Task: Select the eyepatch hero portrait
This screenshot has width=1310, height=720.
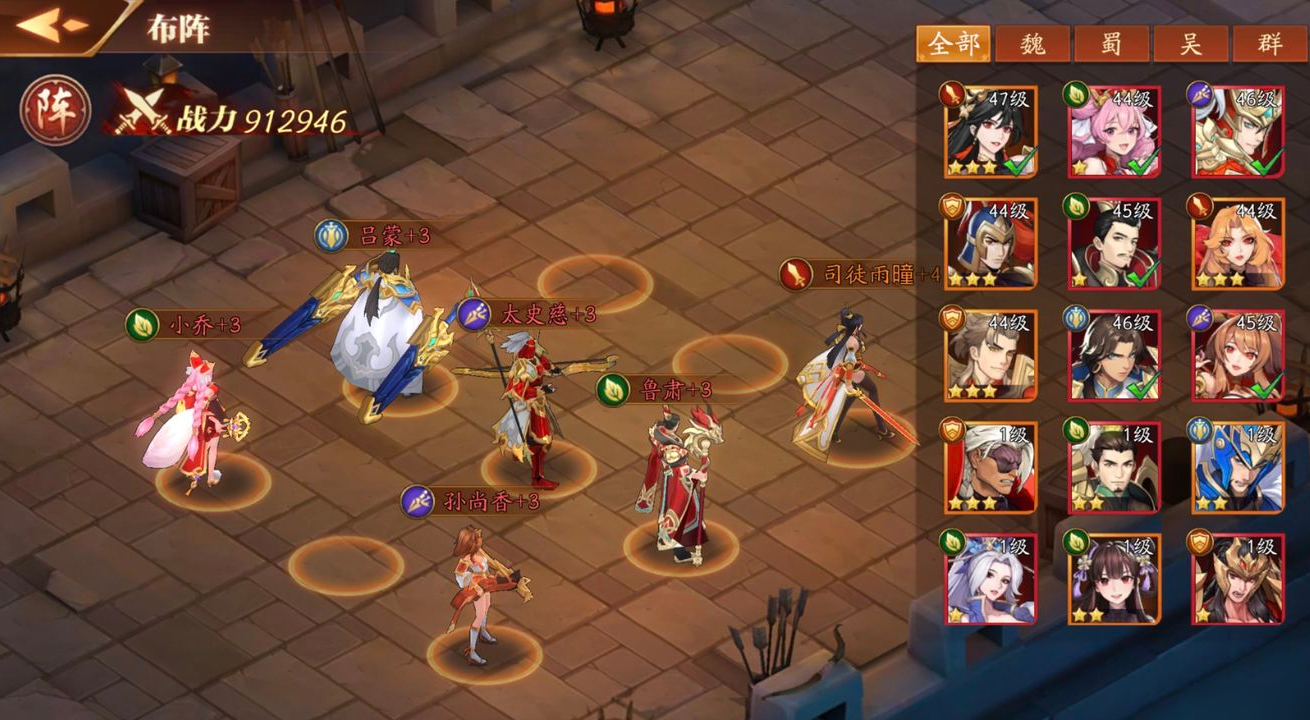Action: (990, 467)
